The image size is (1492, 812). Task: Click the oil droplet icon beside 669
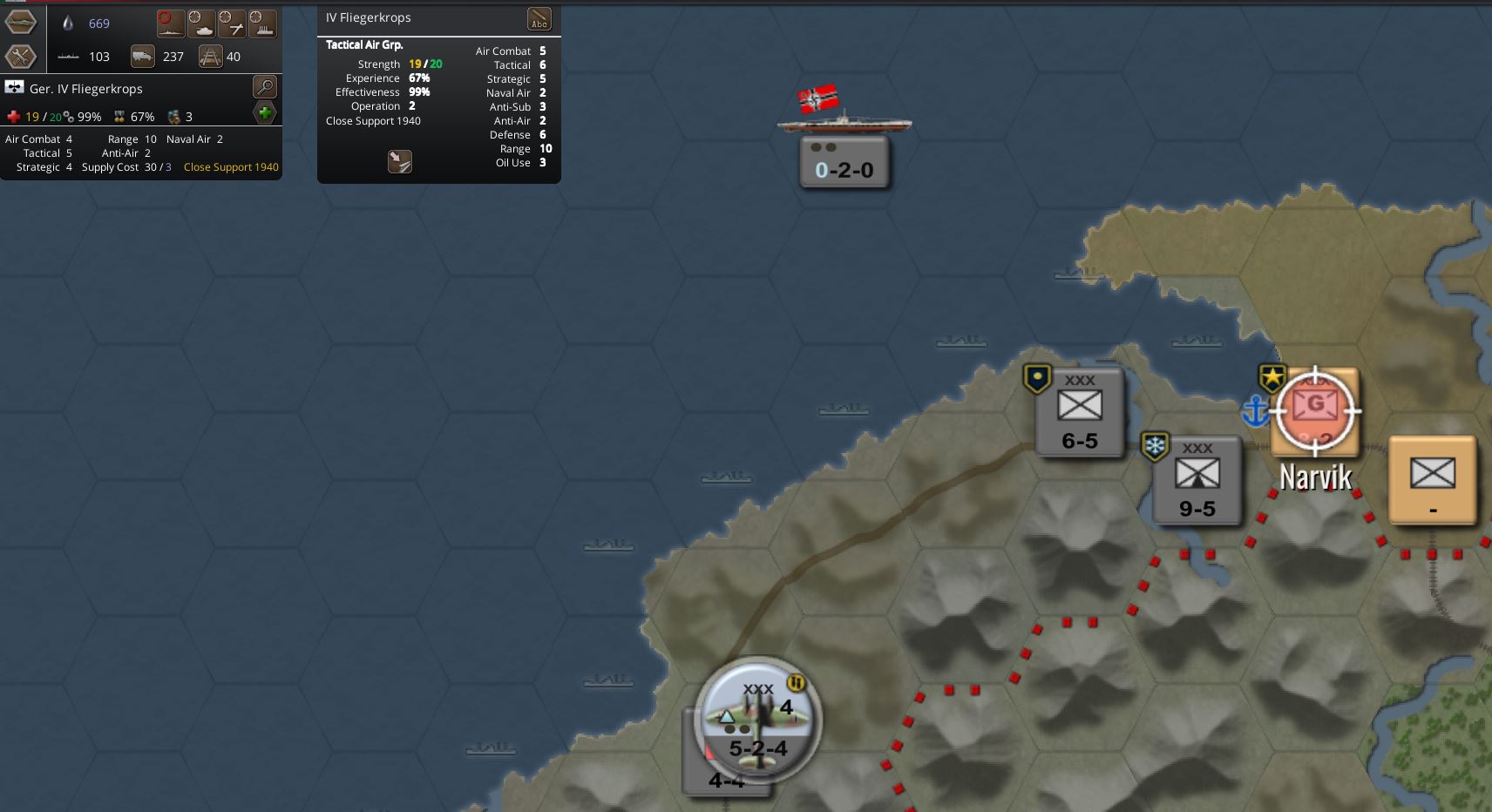tap(69, 24)
